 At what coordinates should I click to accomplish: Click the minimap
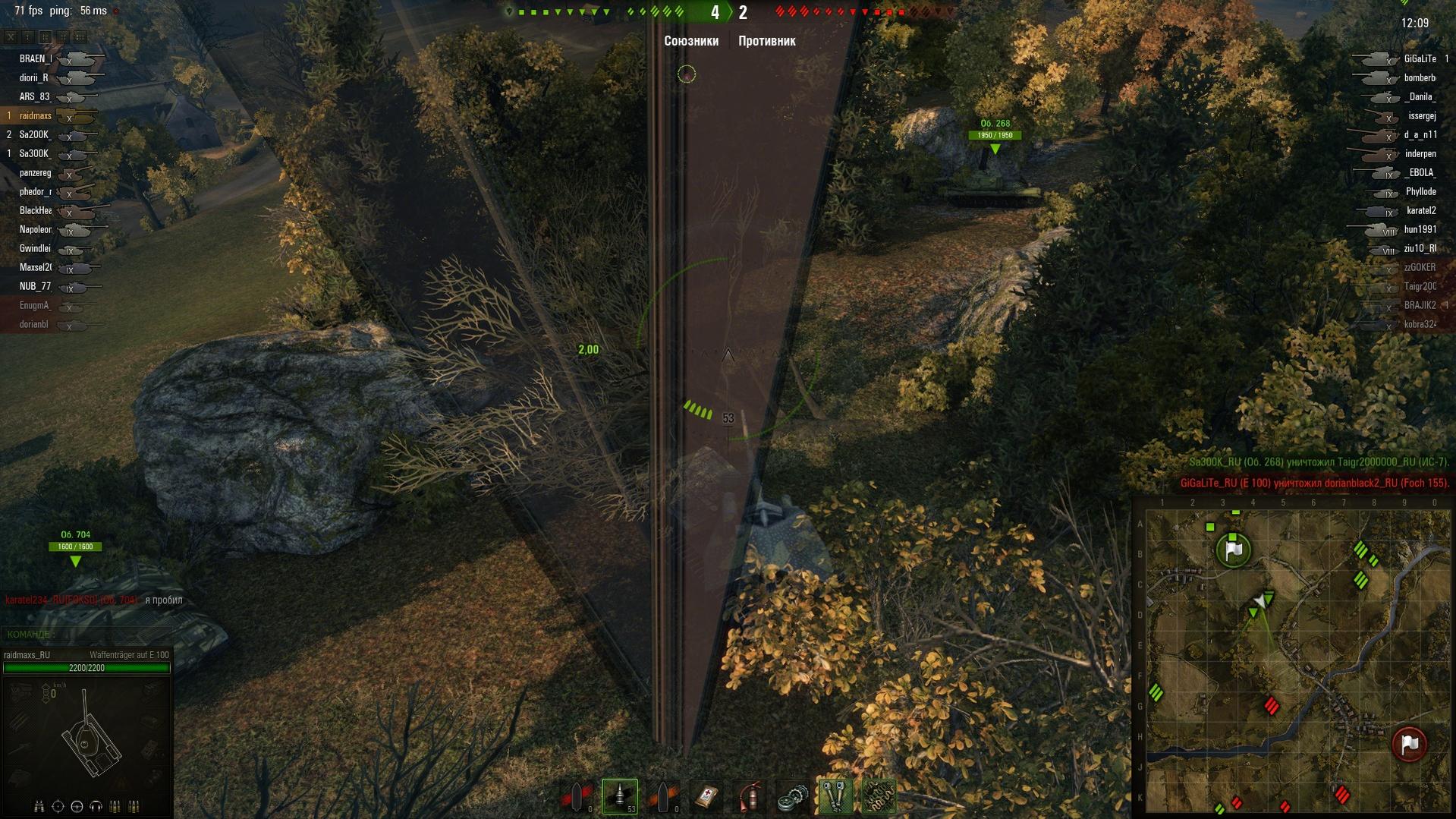point(1297,660)
